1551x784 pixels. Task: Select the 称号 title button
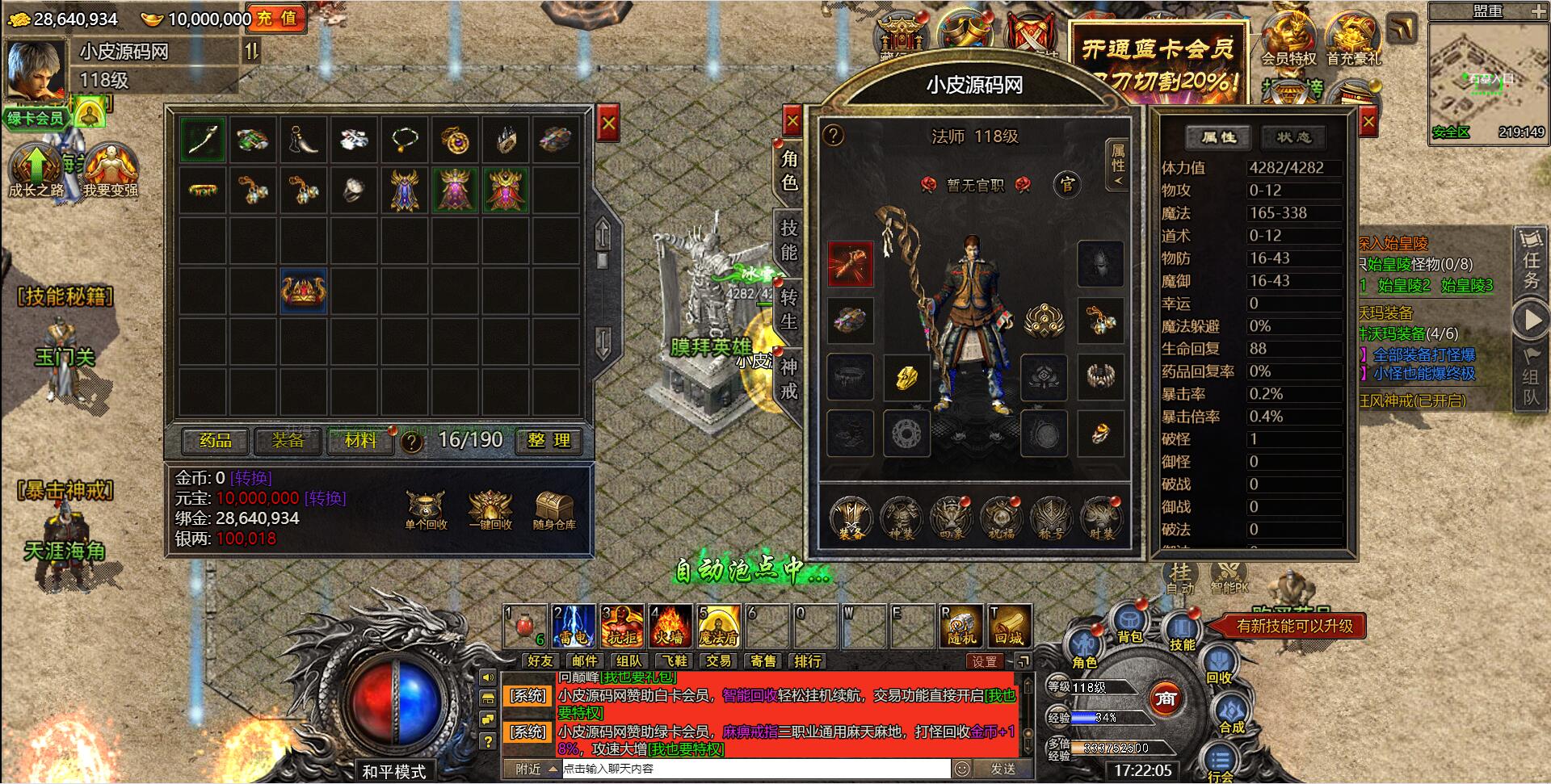[x=1051, y=518]
